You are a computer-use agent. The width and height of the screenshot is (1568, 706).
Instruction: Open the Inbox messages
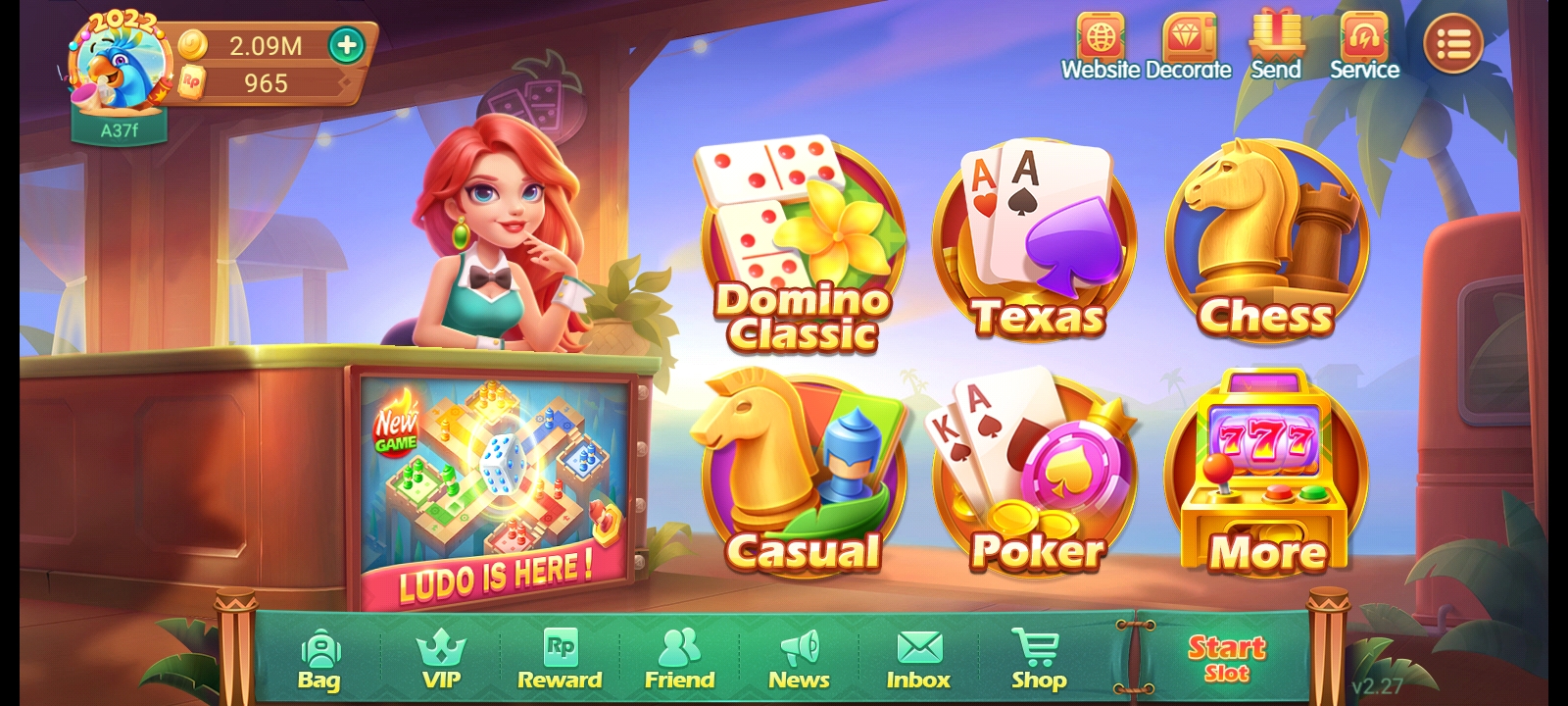pyautogui.click(x=918, y=652)
